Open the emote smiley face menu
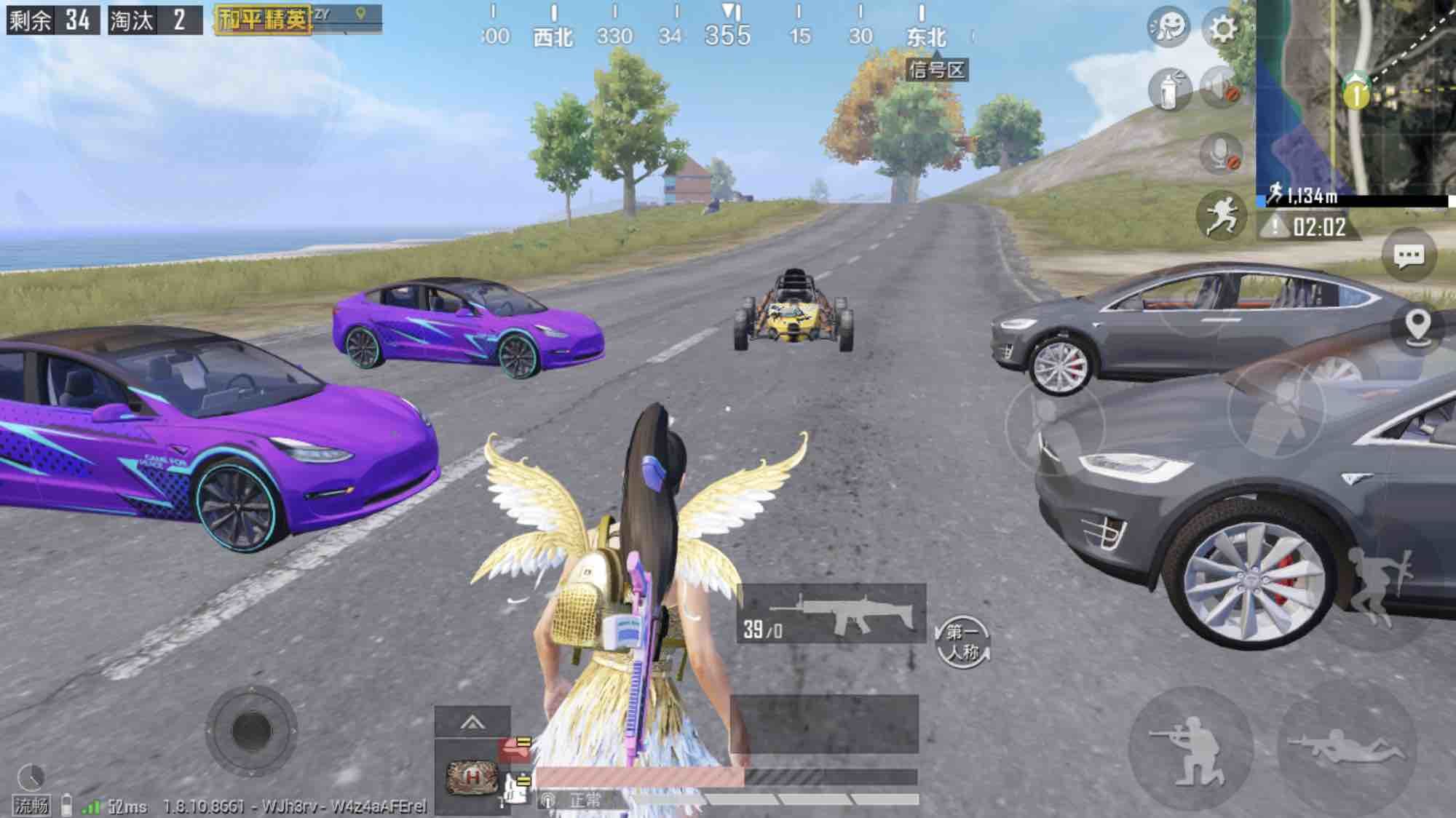The height and width of the screenshot is (818, 1456). coord(1168,29)
